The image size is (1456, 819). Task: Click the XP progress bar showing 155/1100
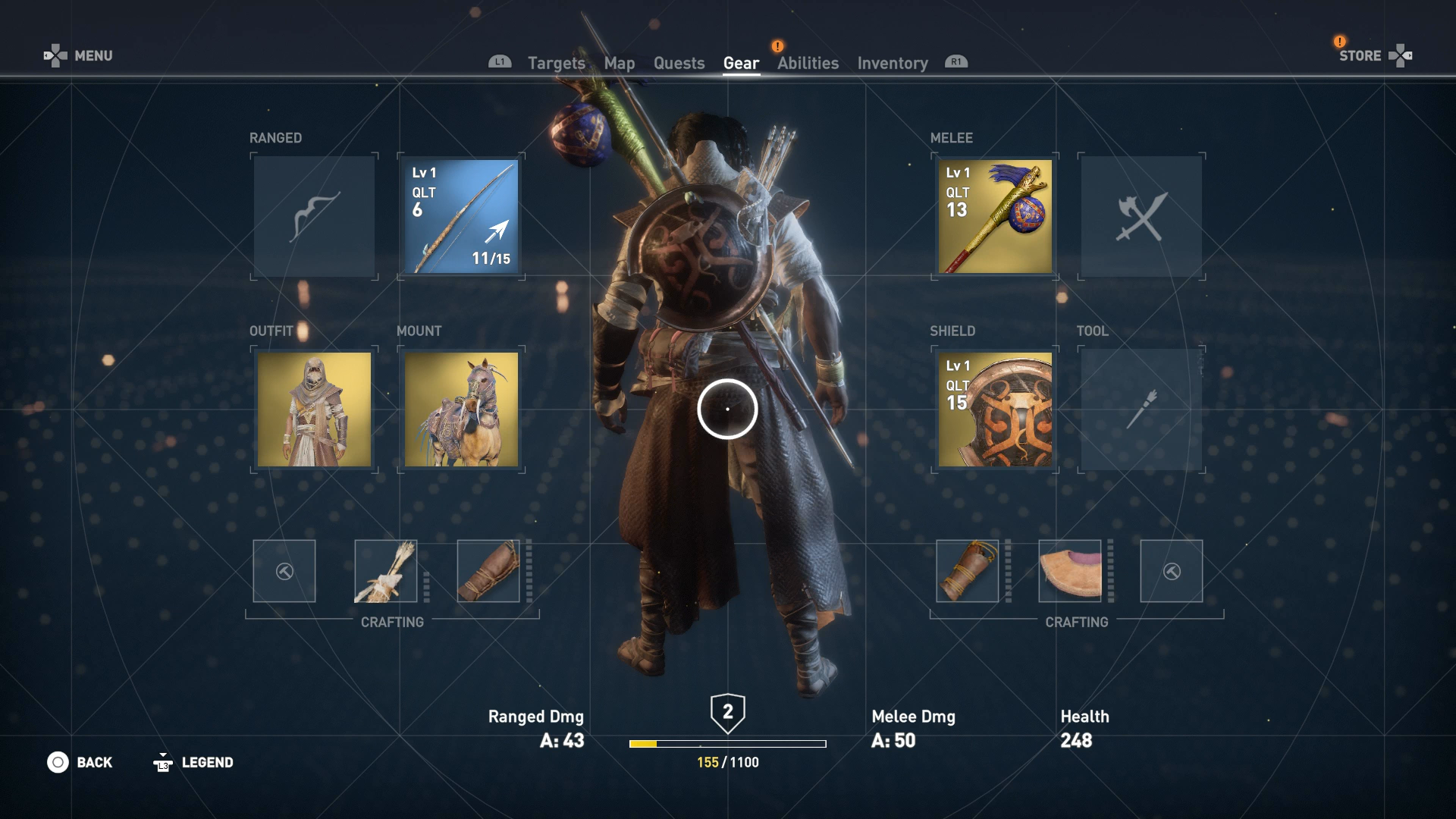[728, 743]
